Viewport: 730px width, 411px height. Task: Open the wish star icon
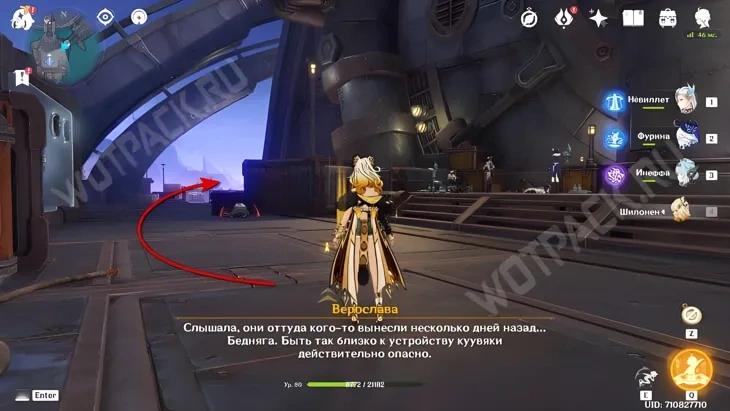point(598,18)
